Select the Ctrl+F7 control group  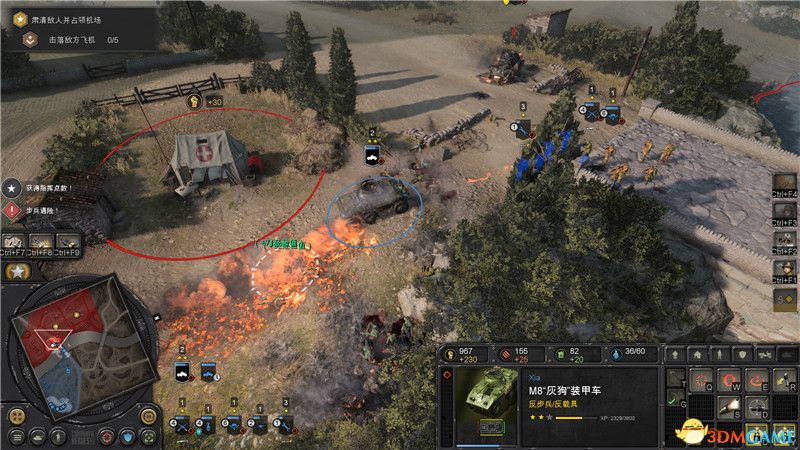click(x=15, y=242)
